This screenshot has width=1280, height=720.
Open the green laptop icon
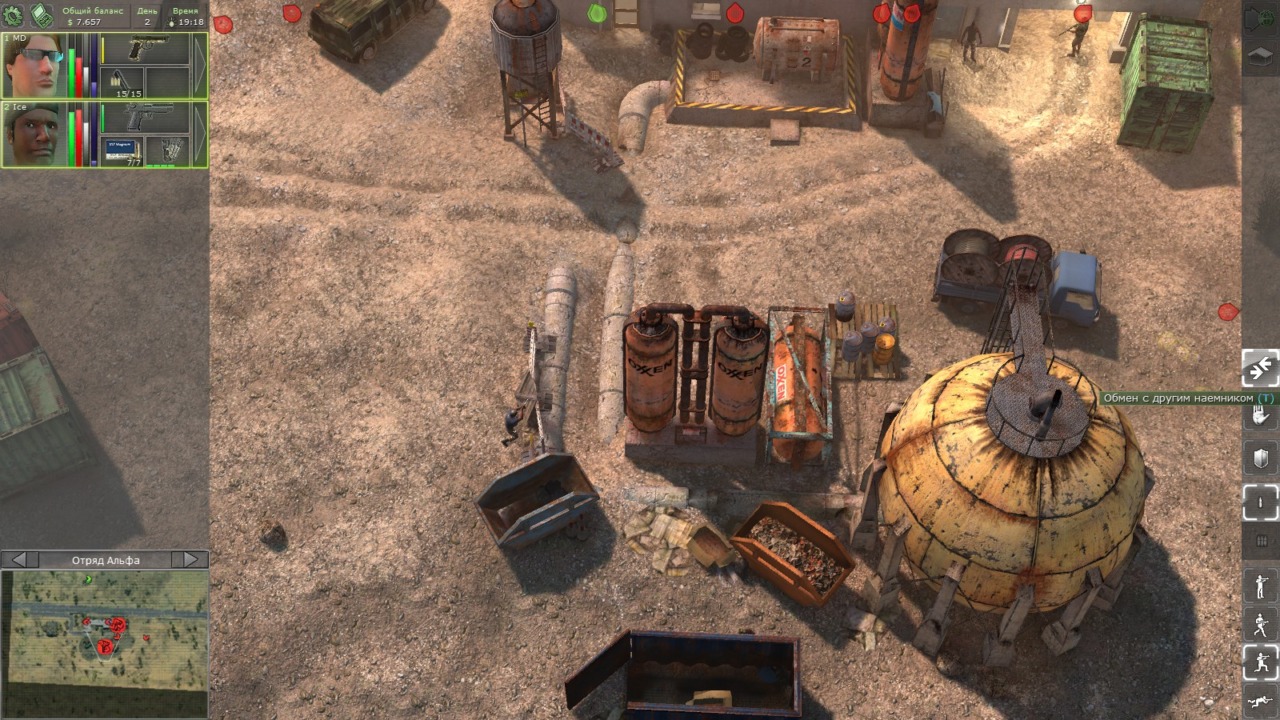coord(41,15)
